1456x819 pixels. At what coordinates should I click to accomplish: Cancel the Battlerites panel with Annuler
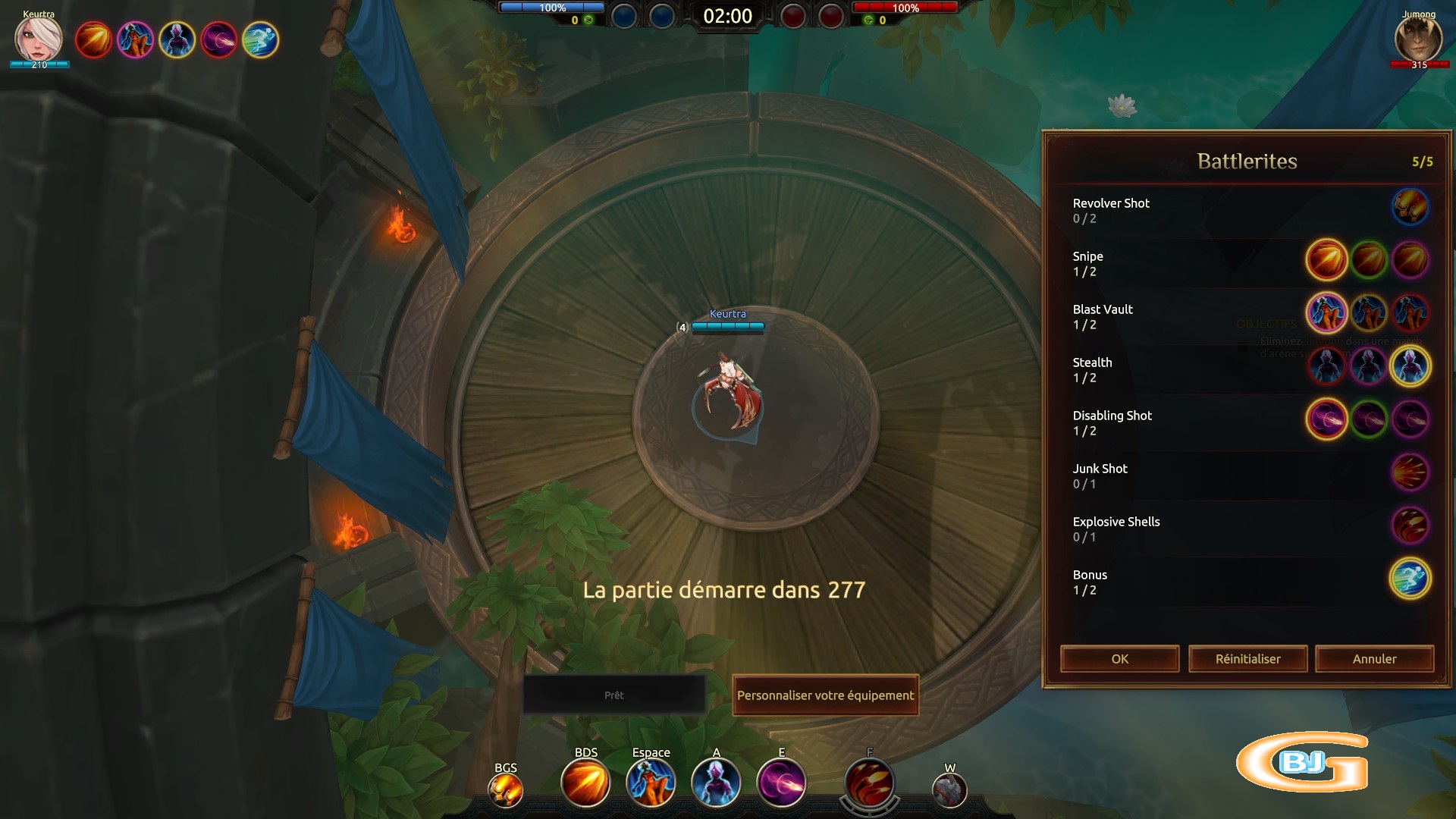[x=1374, y=659]
